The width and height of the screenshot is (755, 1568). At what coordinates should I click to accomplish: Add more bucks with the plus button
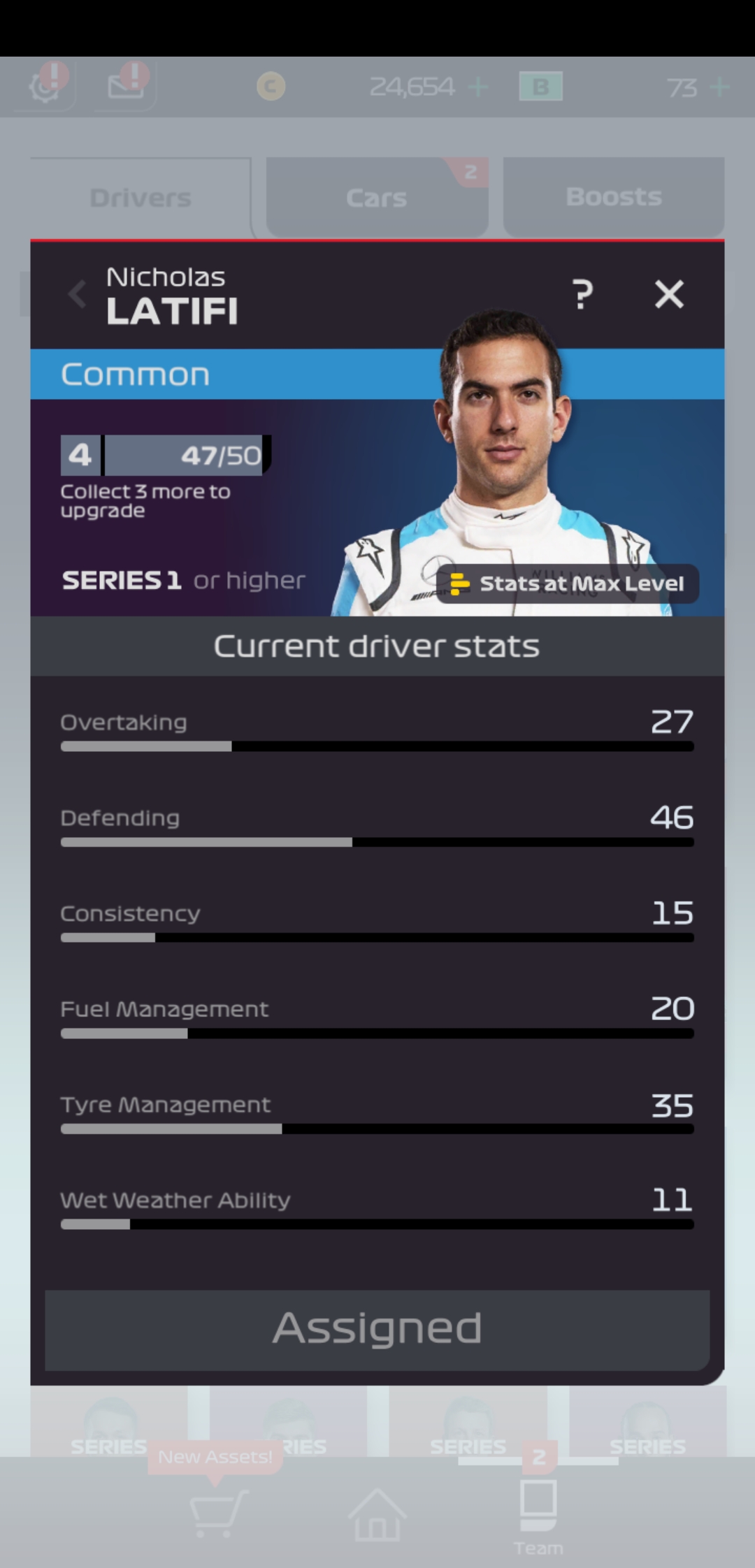coord(719,87)
